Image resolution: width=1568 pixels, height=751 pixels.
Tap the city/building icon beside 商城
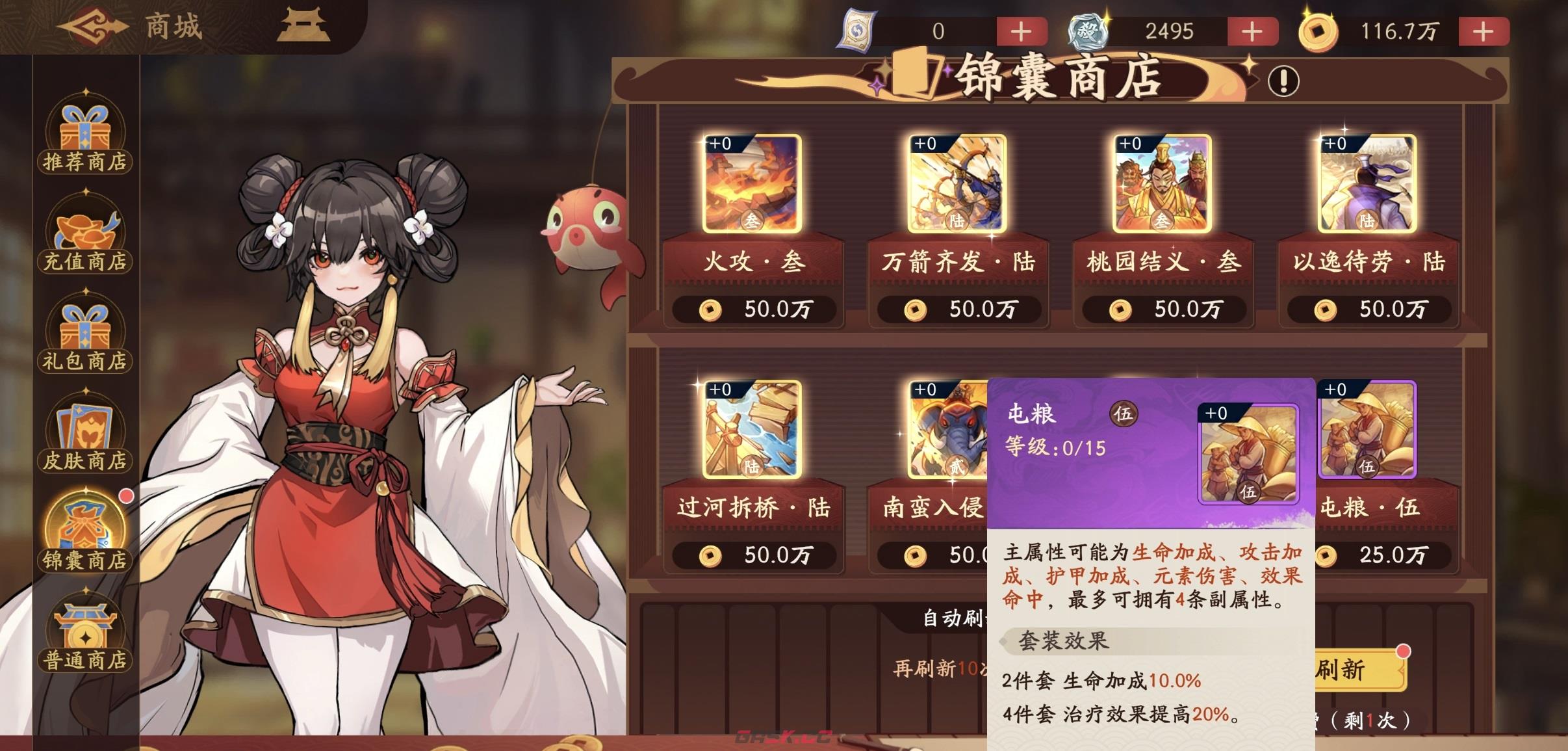point(305,26)
